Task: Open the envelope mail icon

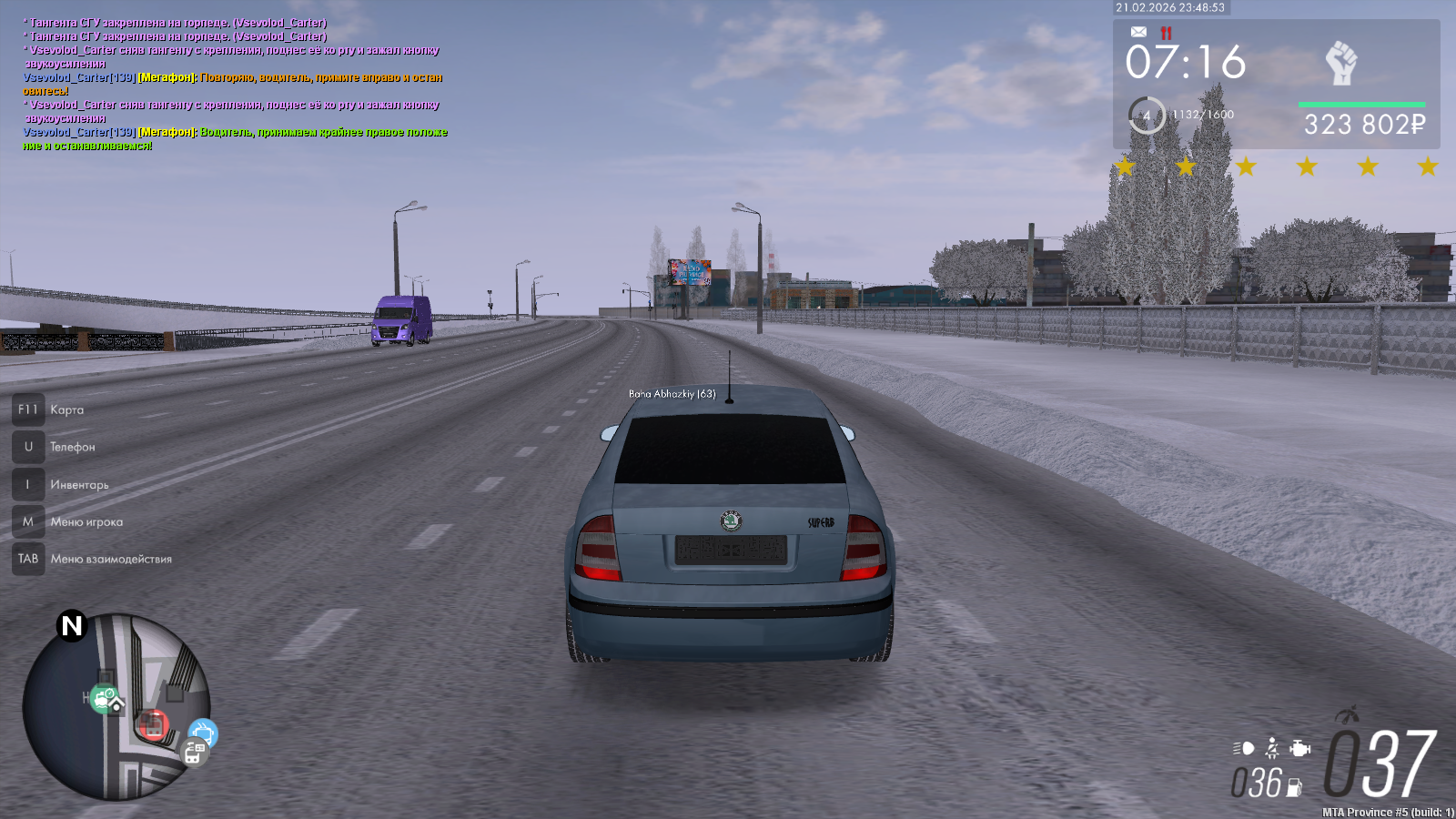Action: (x=1138, y=32)
